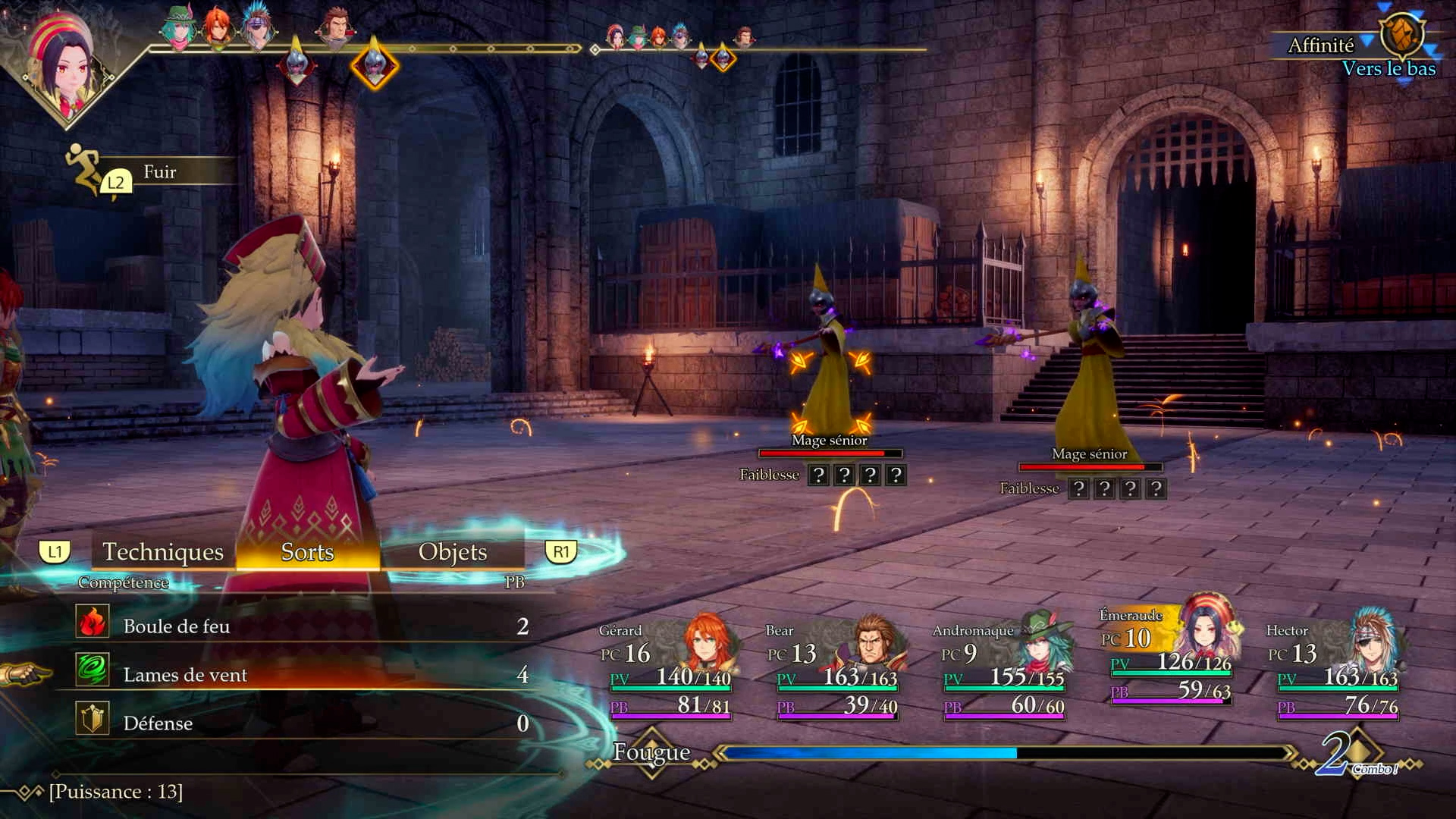Select the Sorts tab

[x=307, y=552]
